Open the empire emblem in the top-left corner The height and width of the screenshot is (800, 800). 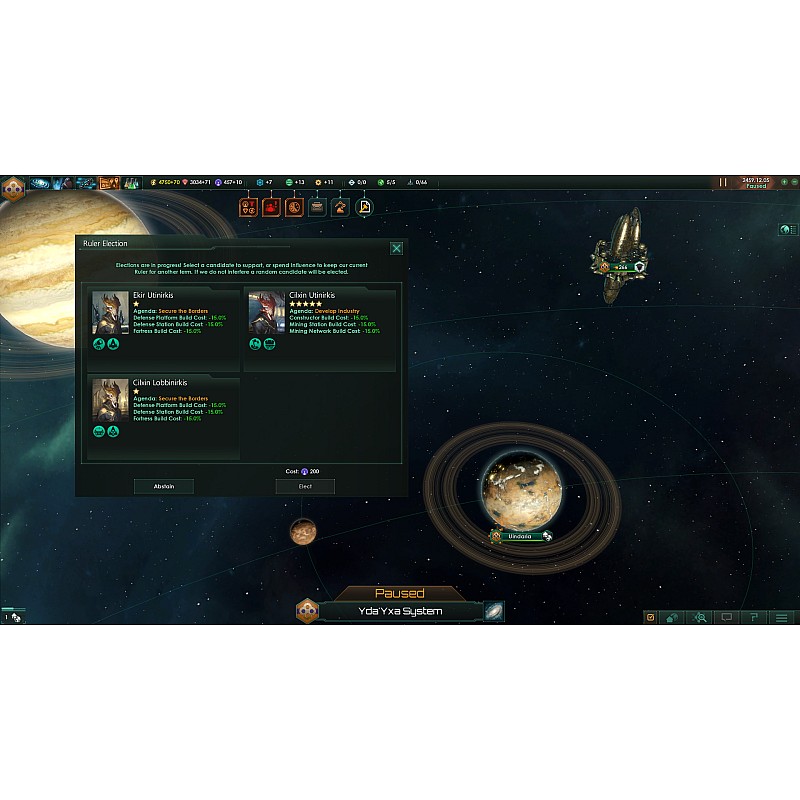click(x=13, y=187)
